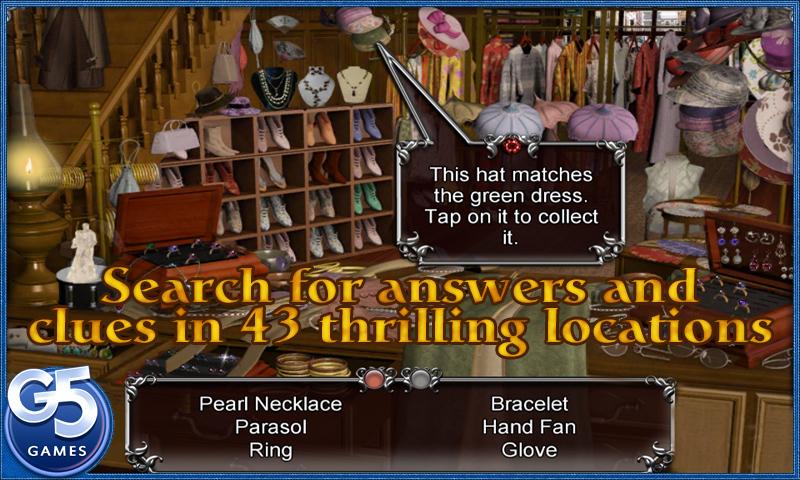Click the Glove entry in the list

(529, 450)
